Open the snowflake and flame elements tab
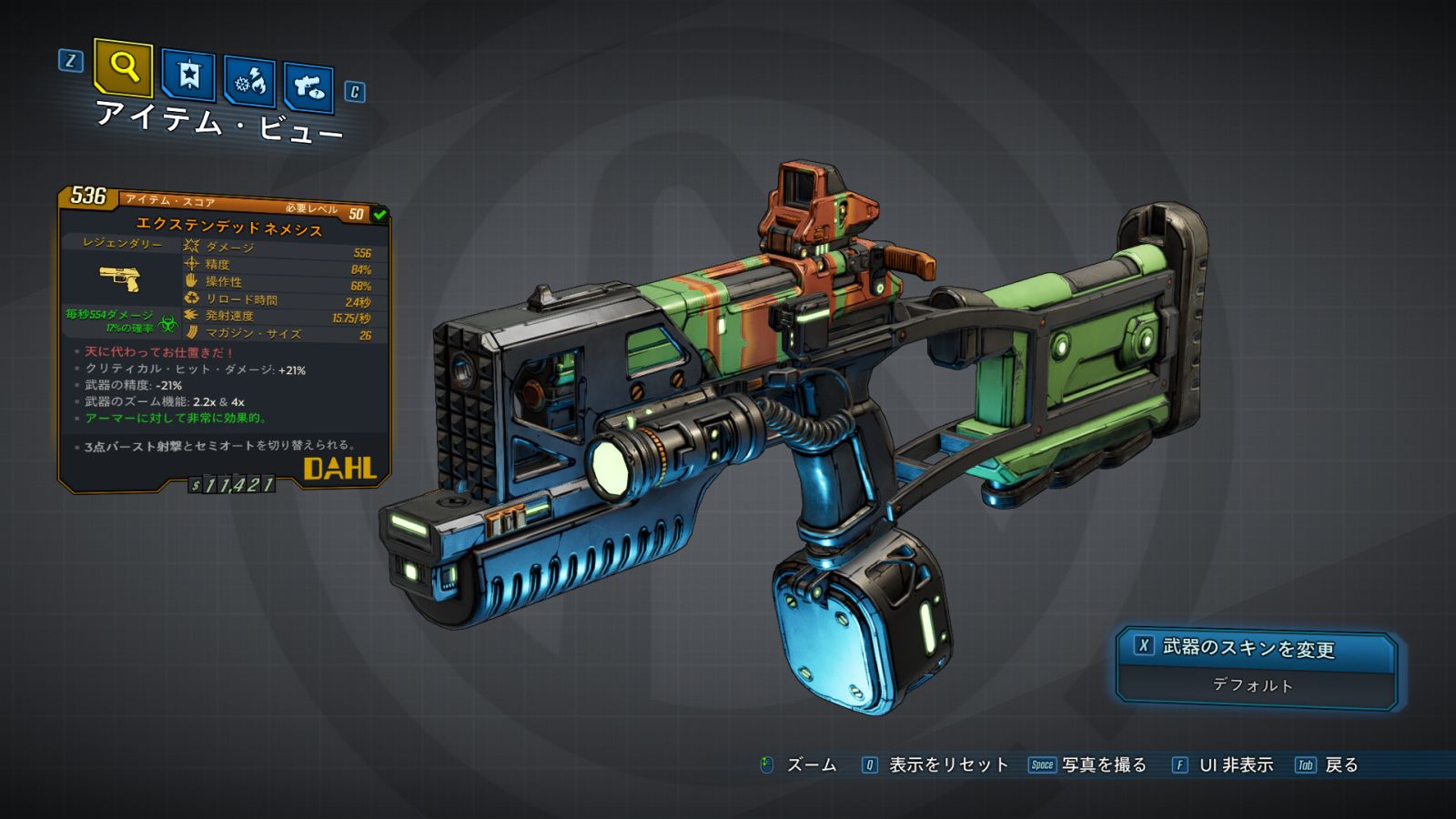Viewport: 1456px width, 819px height. click(250, 83)
